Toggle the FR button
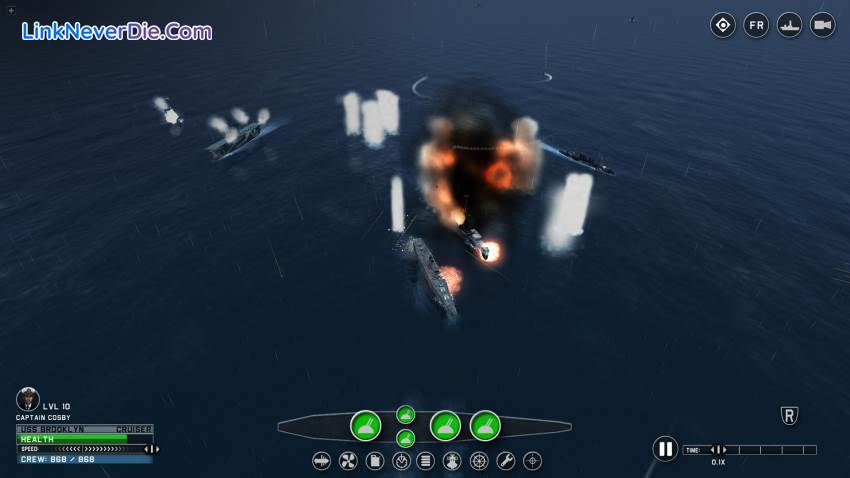This screenshot has height=478, width=850. pos(756,25)
